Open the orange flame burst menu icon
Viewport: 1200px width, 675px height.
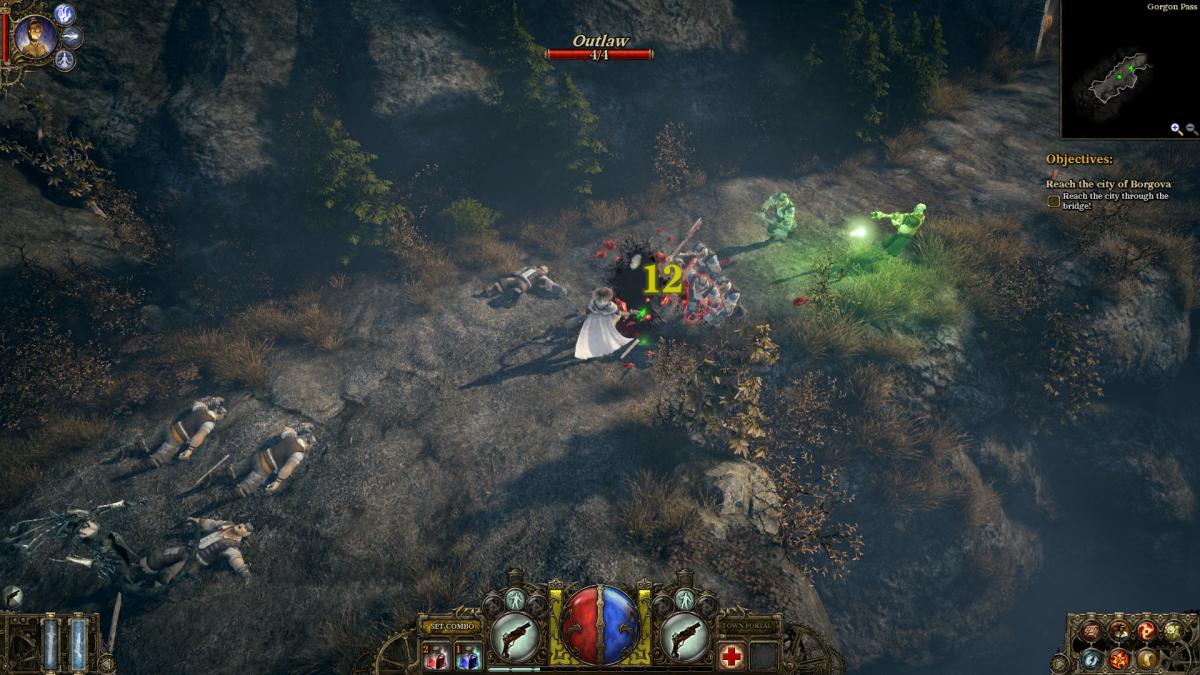(1119, 659)
